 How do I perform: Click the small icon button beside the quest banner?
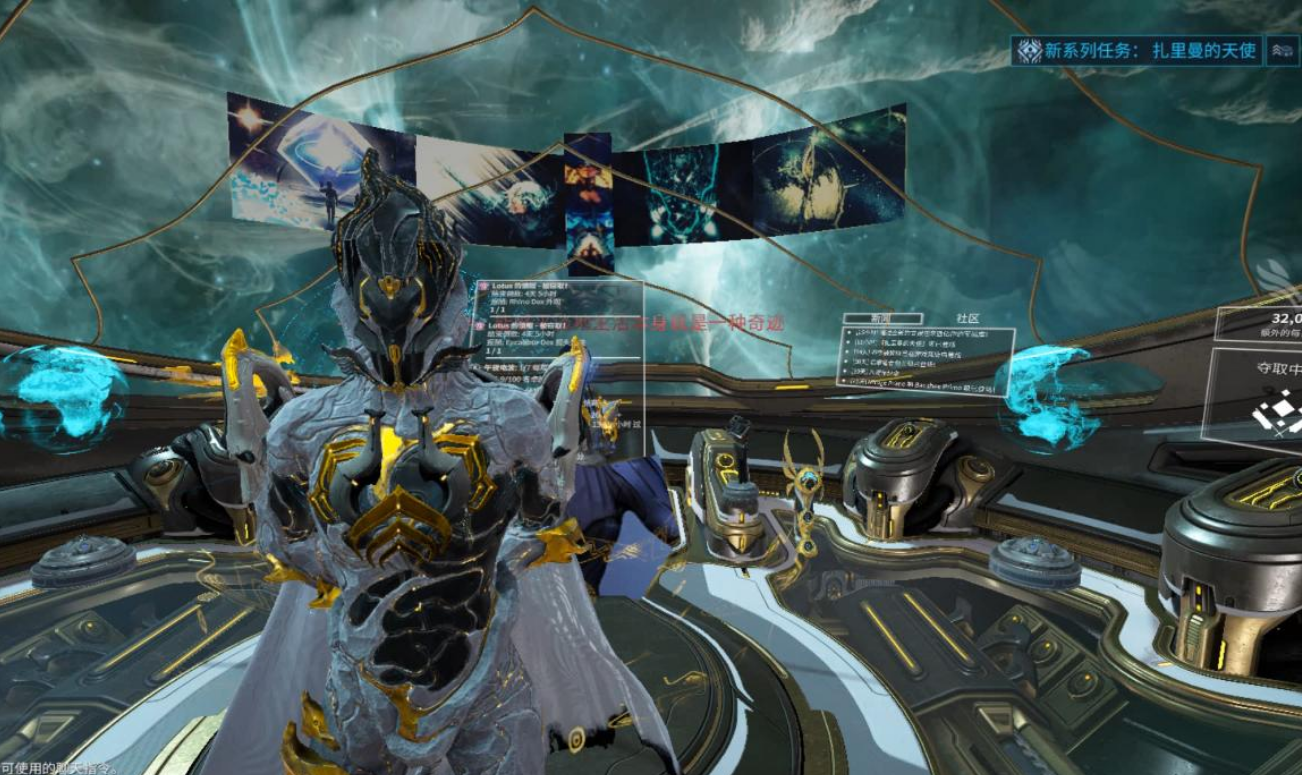pyautogui.click(x=1281, y=50)
